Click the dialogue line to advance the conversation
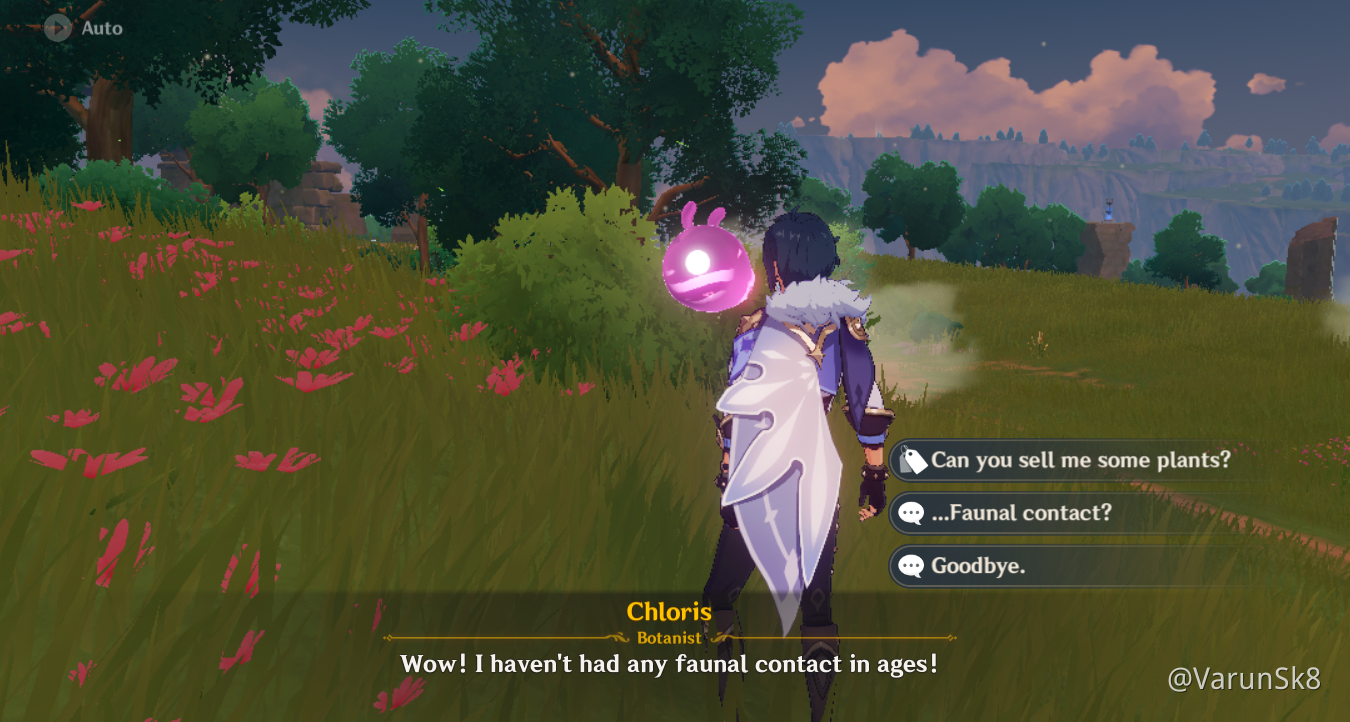 coord(667,663)
